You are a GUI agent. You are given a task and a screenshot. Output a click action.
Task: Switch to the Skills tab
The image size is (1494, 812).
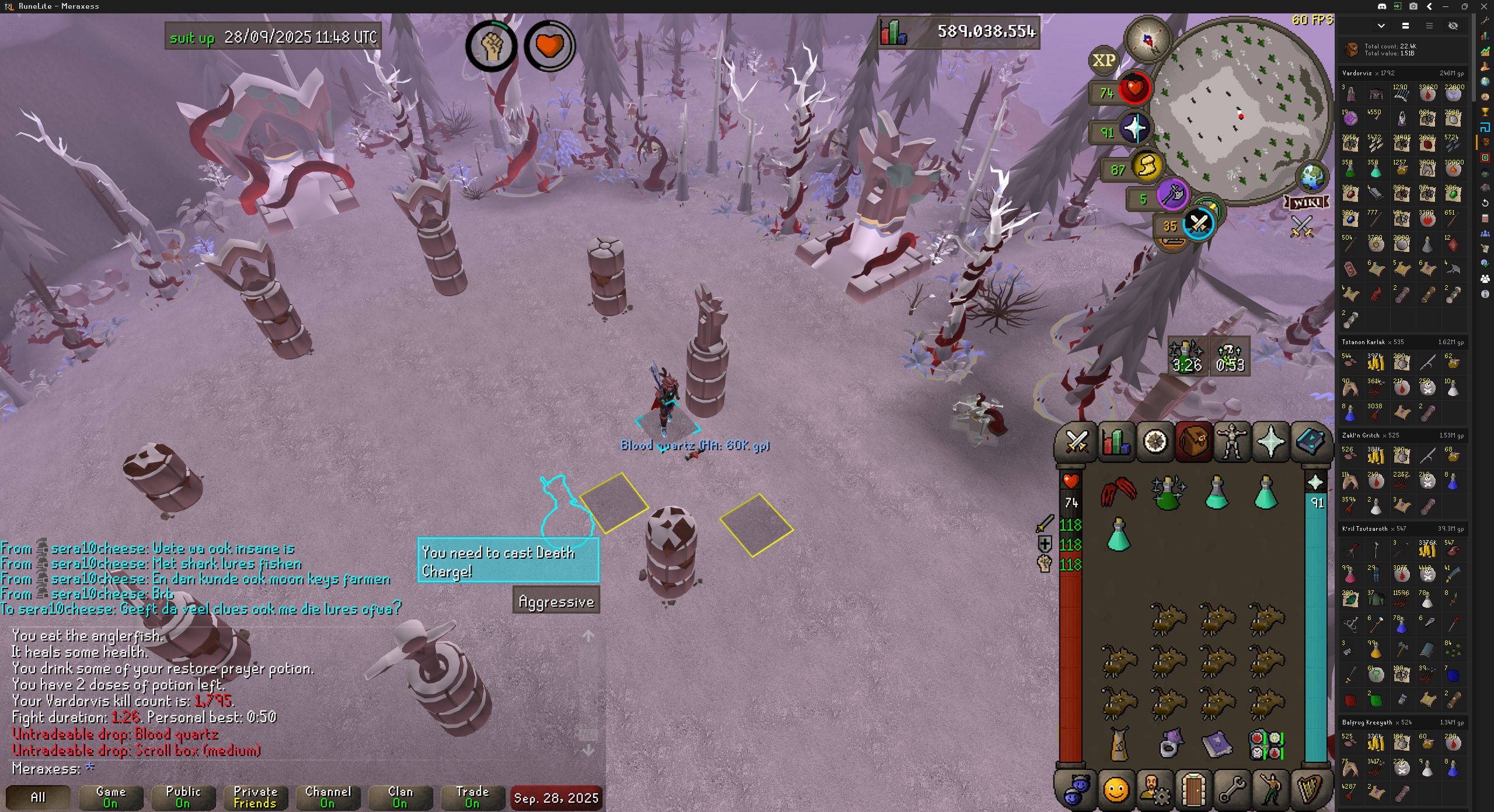point(1116,441)
